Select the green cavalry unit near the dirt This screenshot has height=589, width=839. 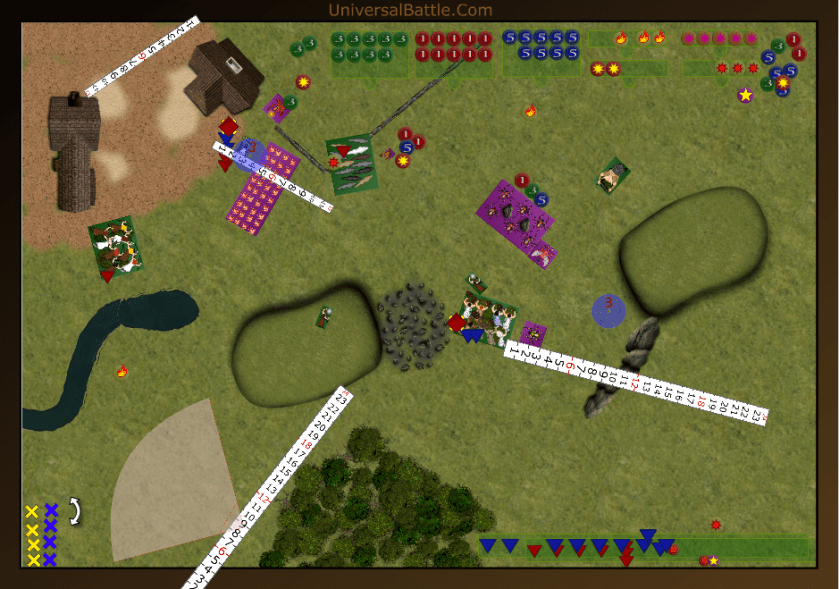pos(115,245)
